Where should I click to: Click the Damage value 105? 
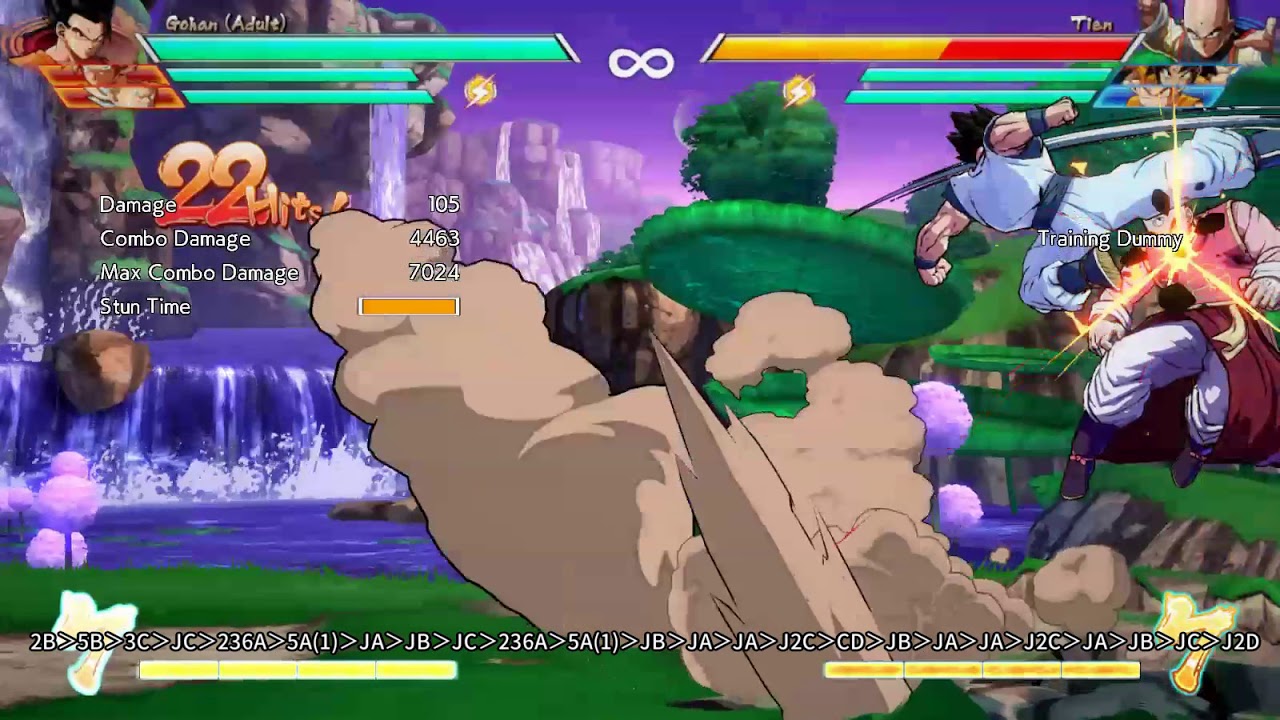[446, 204]
